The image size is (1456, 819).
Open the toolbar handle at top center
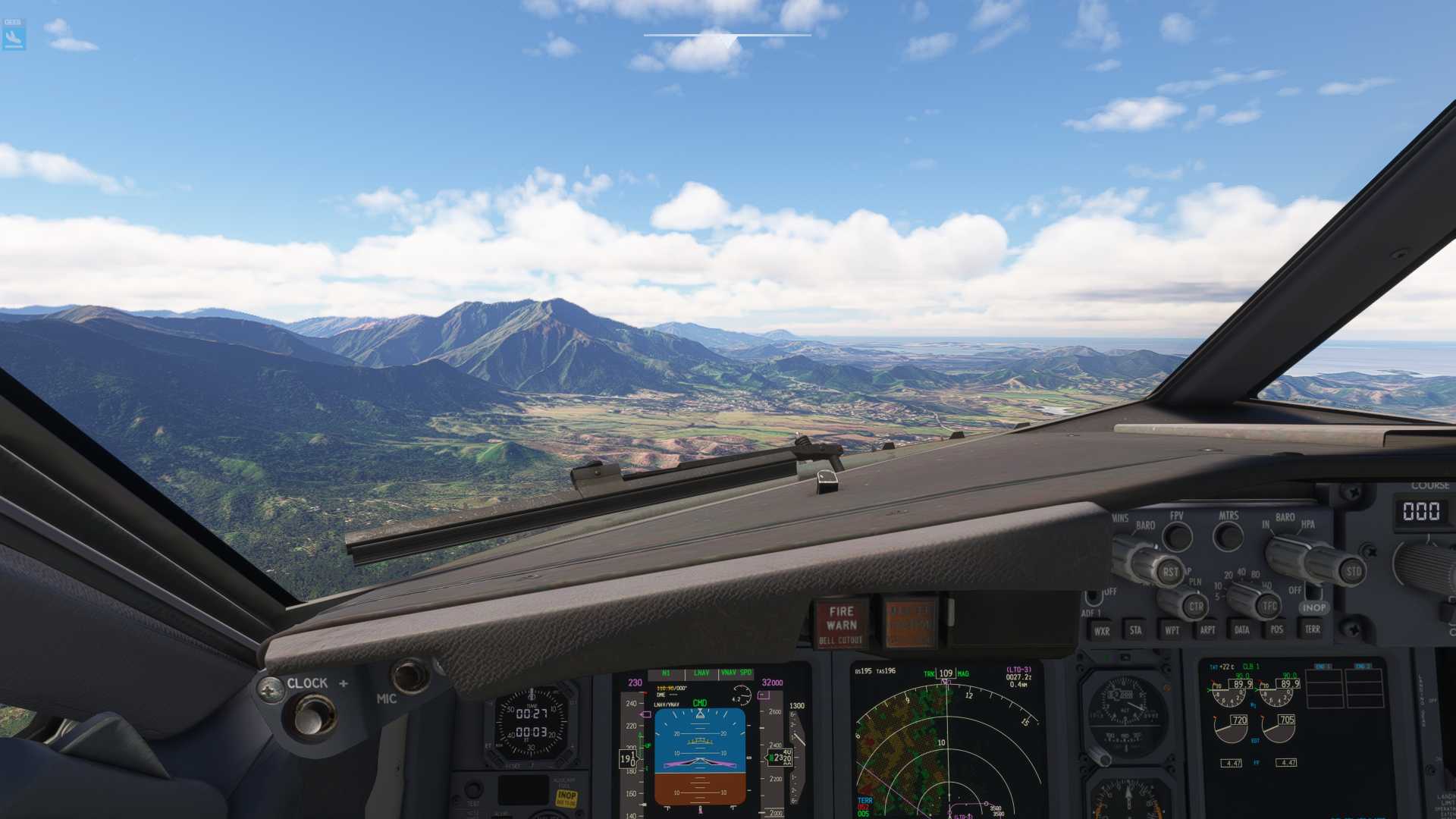pyautogui.click(x=727, y=36)
